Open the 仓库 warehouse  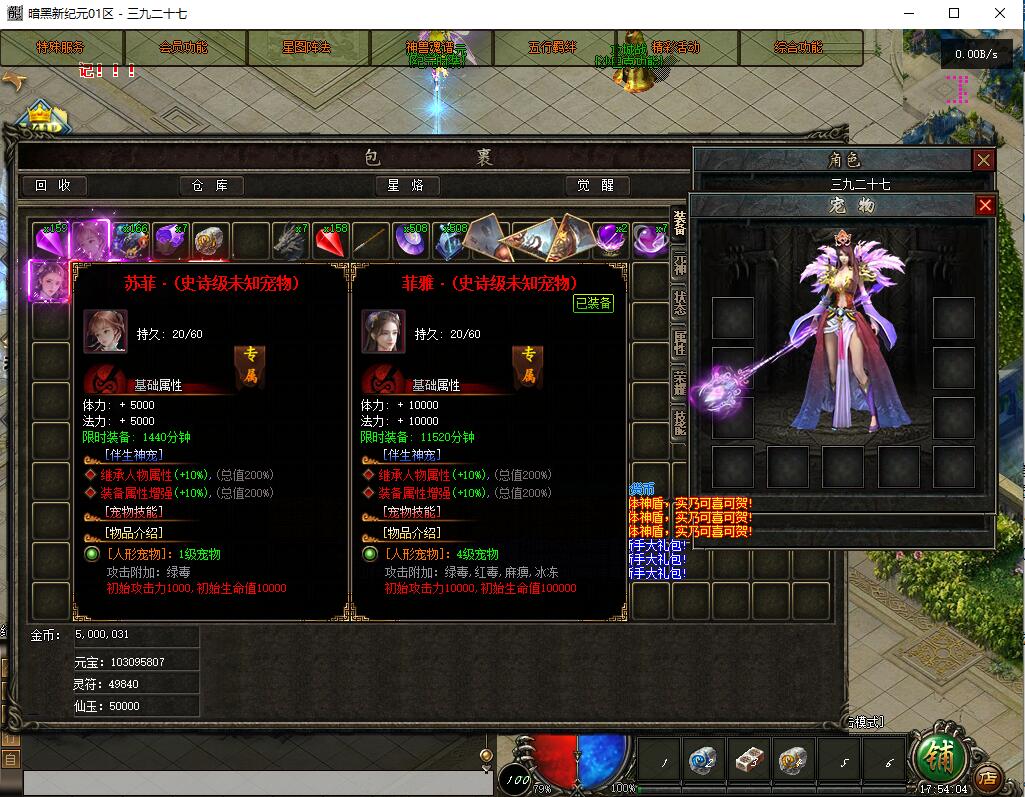point(211,185)
